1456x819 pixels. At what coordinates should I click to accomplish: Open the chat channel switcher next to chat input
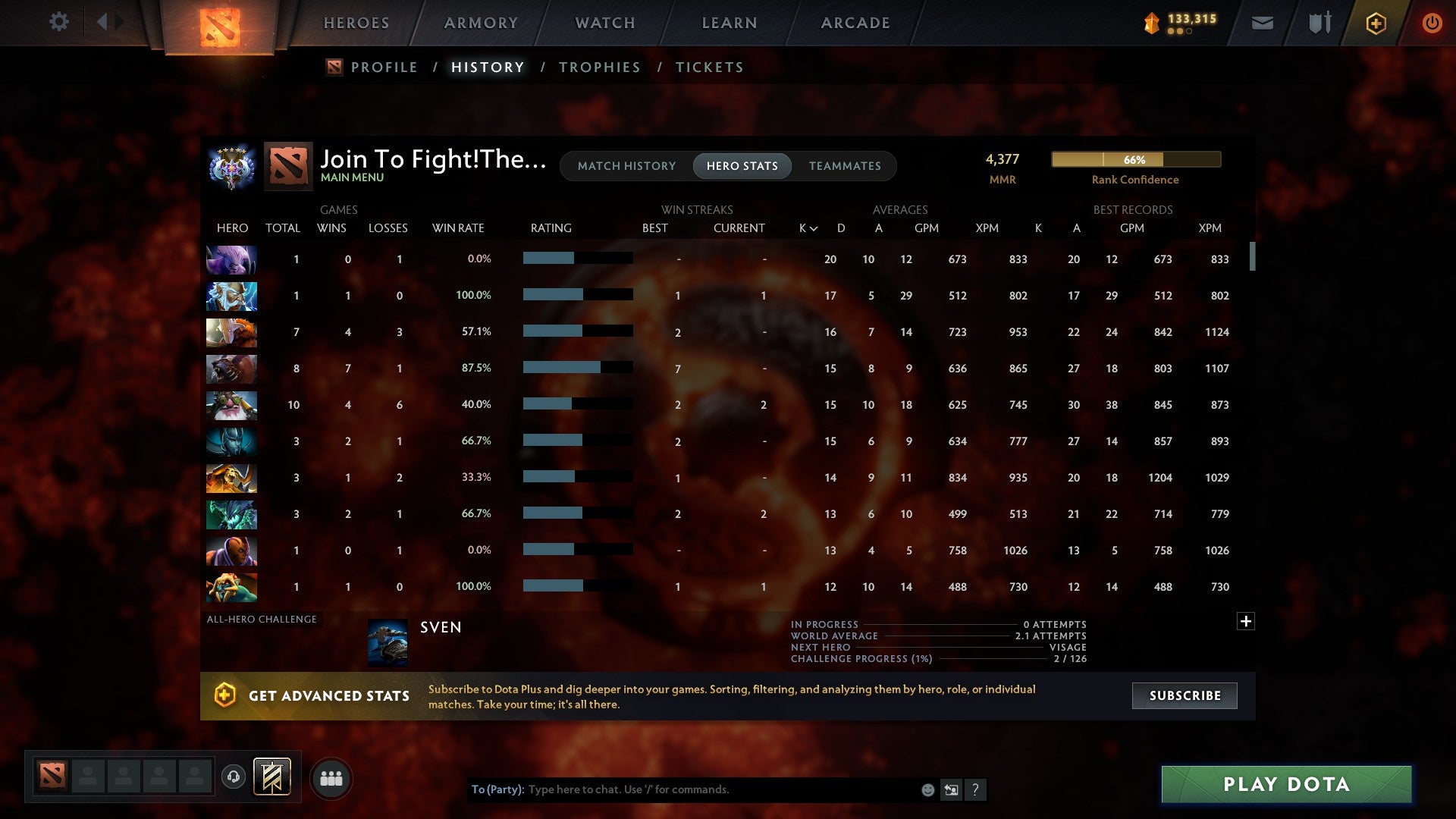pyautogui.click(x=951, y=789)
